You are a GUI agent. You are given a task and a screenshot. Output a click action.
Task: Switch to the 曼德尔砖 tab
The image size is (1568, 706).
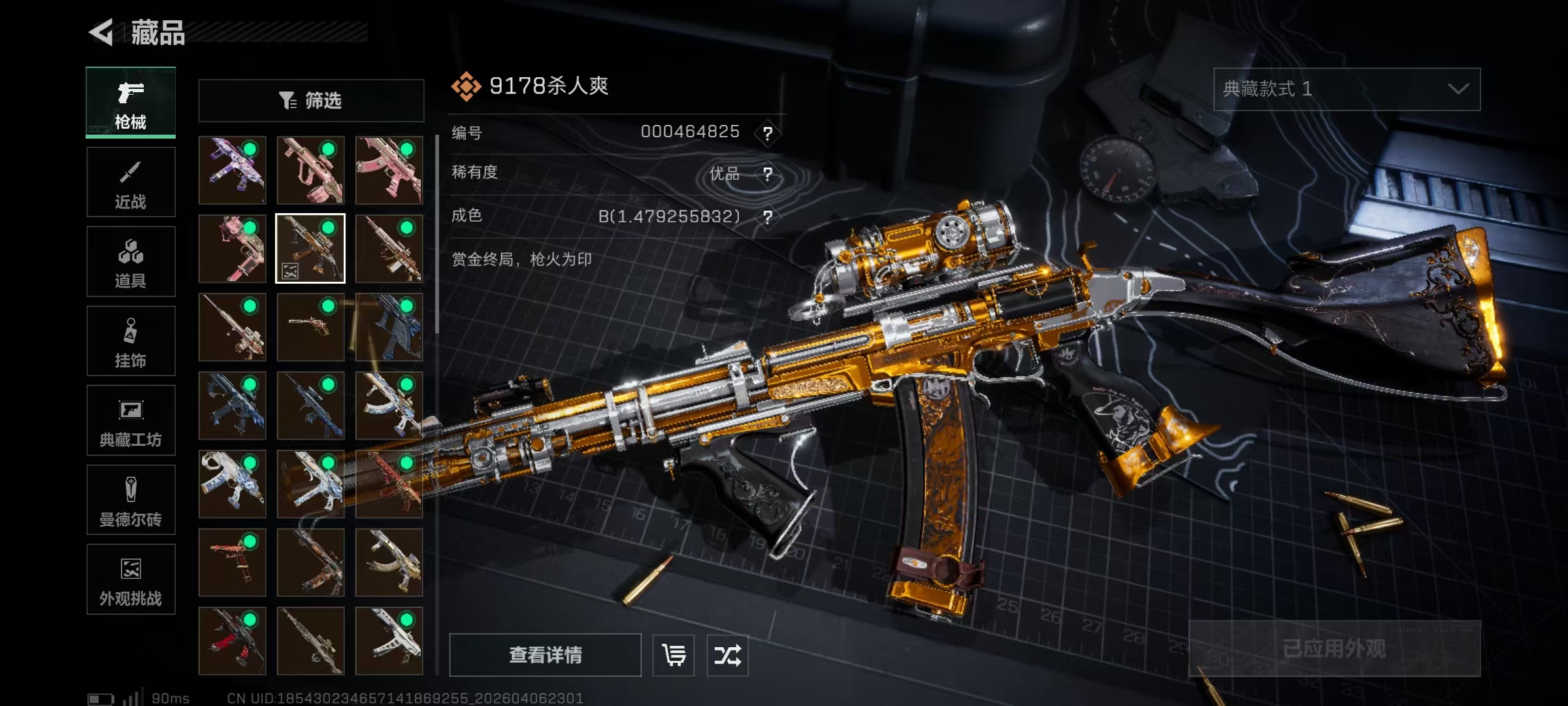pyautogui.click(x=131, y=500)
